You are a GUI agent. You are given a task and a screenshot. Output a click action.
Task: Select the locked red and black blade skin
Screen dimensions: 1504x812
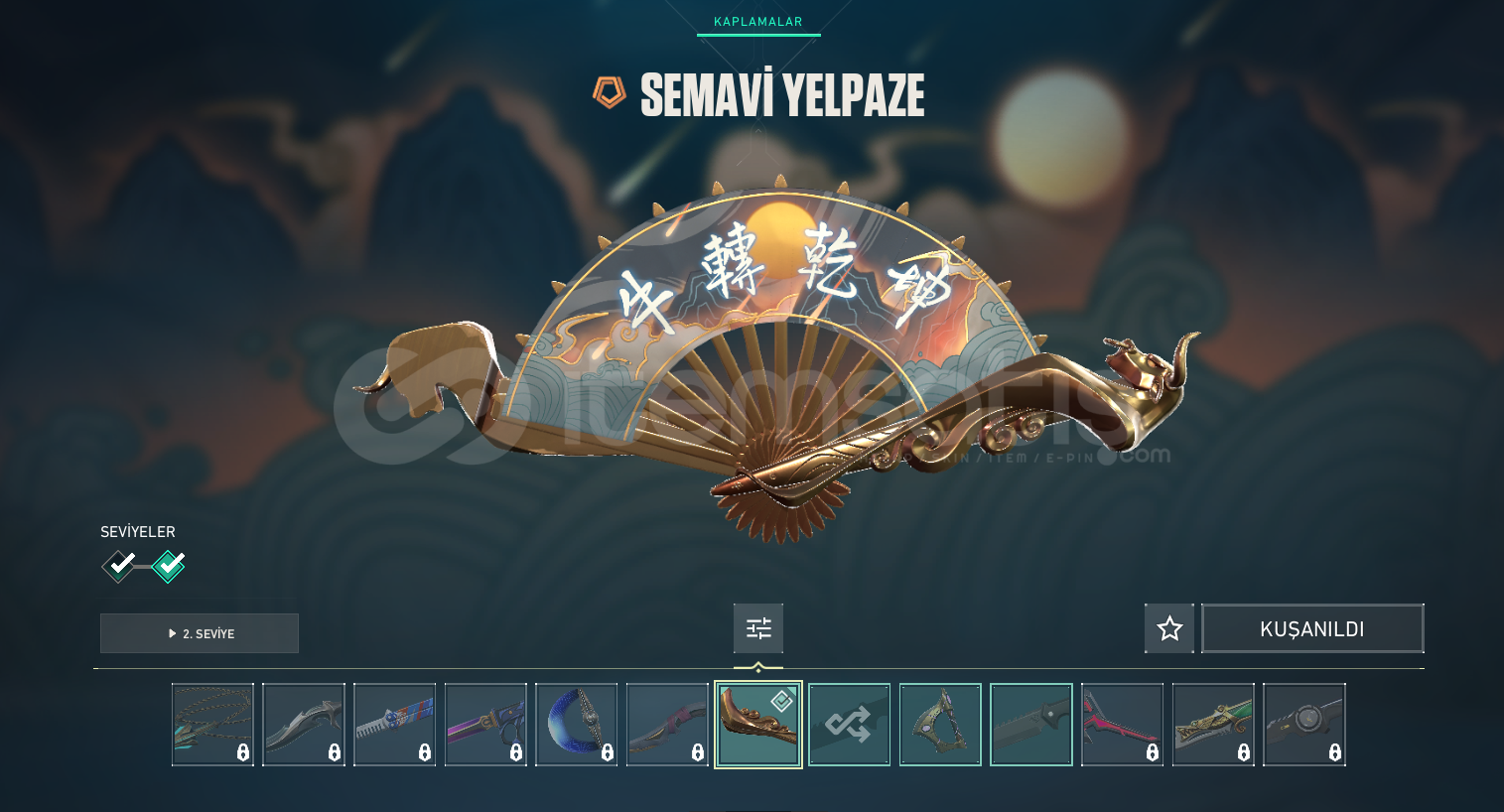coord(1122,725)
